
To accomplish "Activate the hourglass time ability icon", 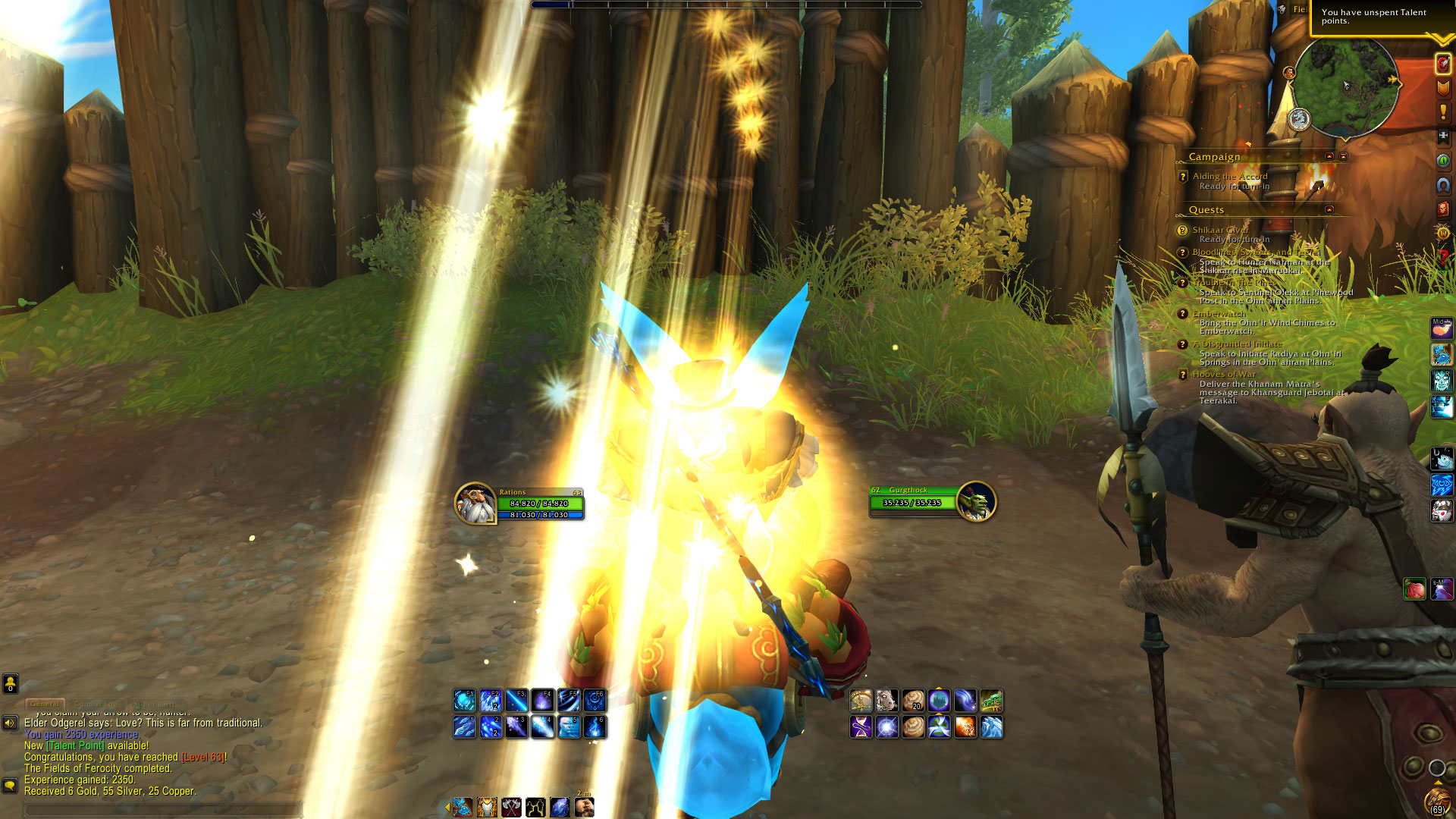I will pyautogui.click(x=861, y=727).
